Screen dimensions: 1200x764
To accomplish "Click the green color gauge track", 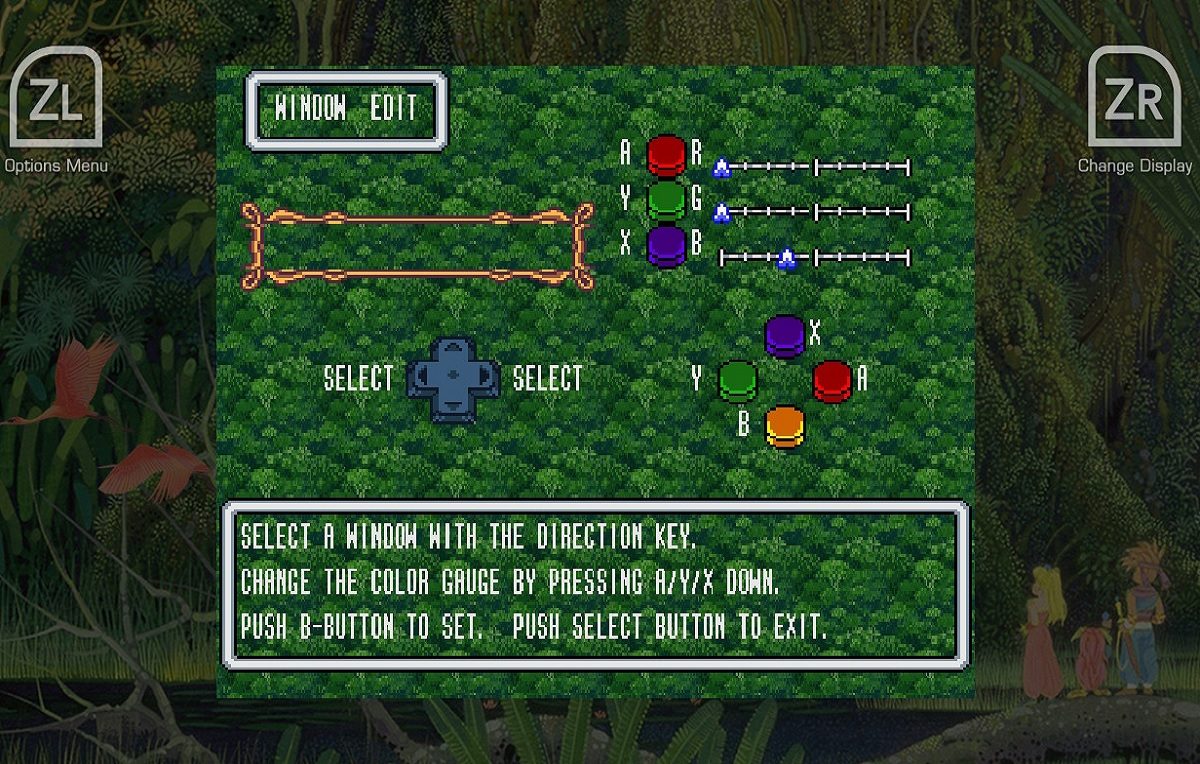I will coord(815,212).
